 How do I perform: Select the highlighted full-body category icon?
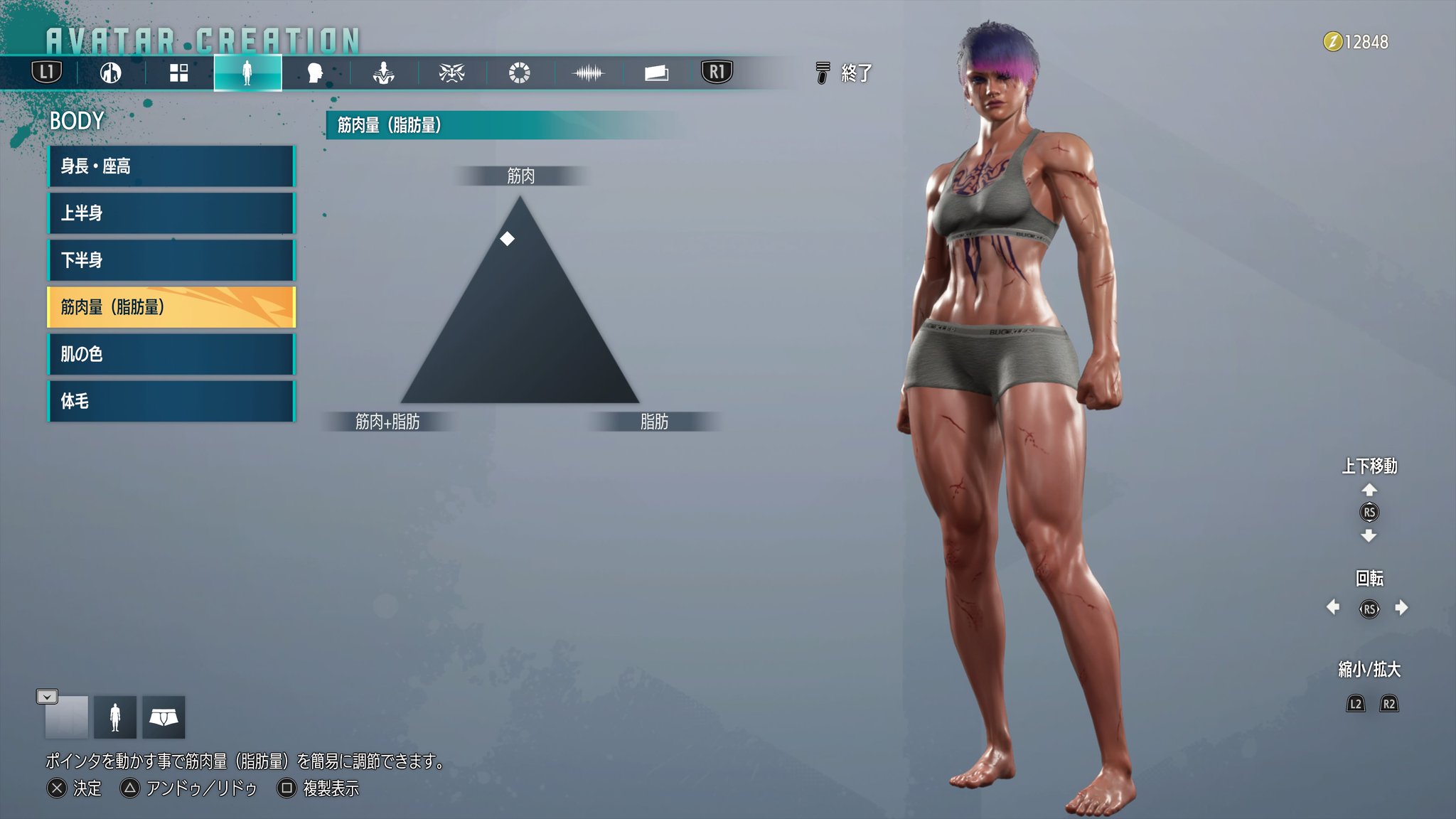[247, 72]
